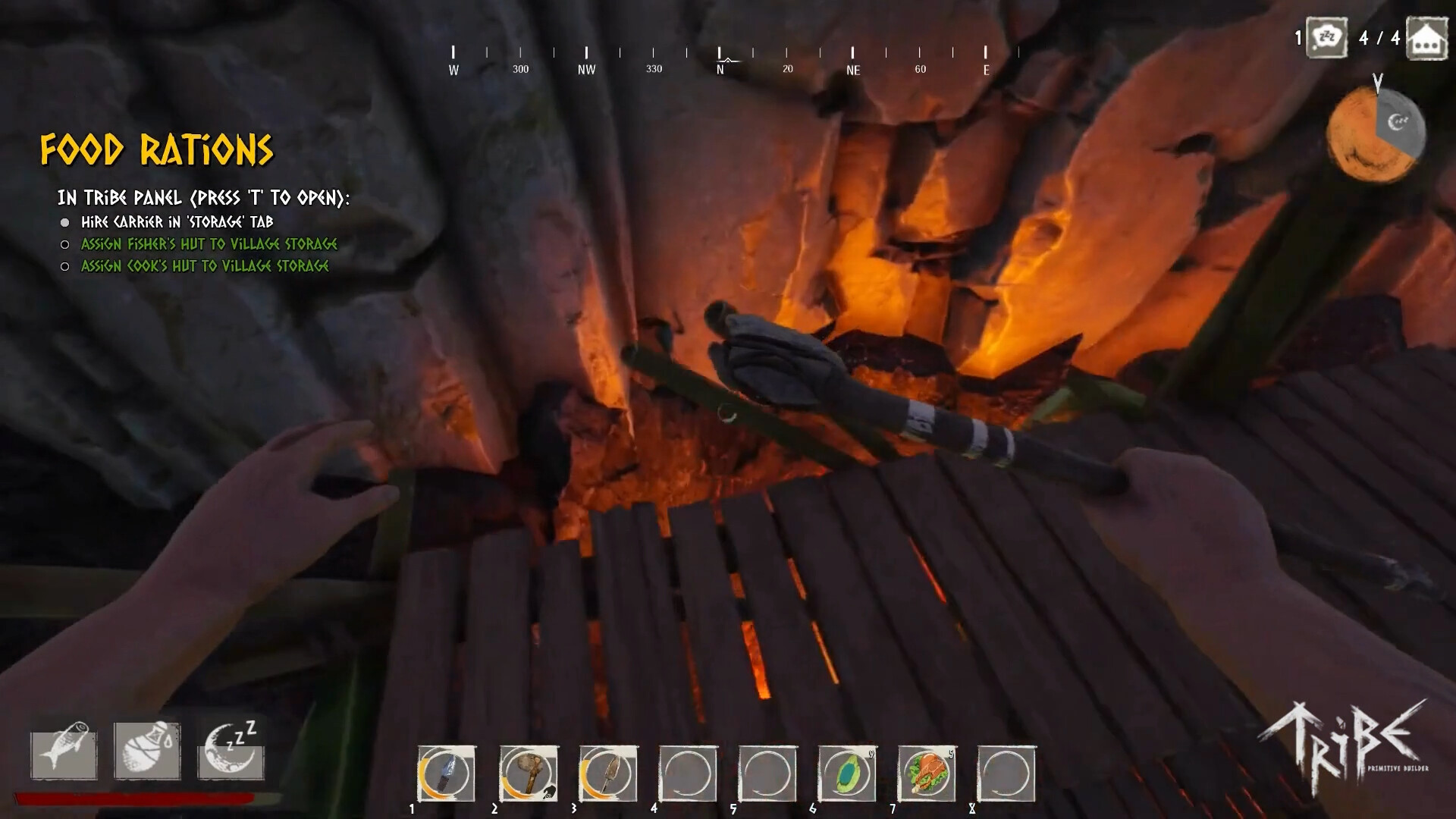The image size is (1456, 819).
Task: Expand the Food Rations quest panel
Action: [157, 150]
